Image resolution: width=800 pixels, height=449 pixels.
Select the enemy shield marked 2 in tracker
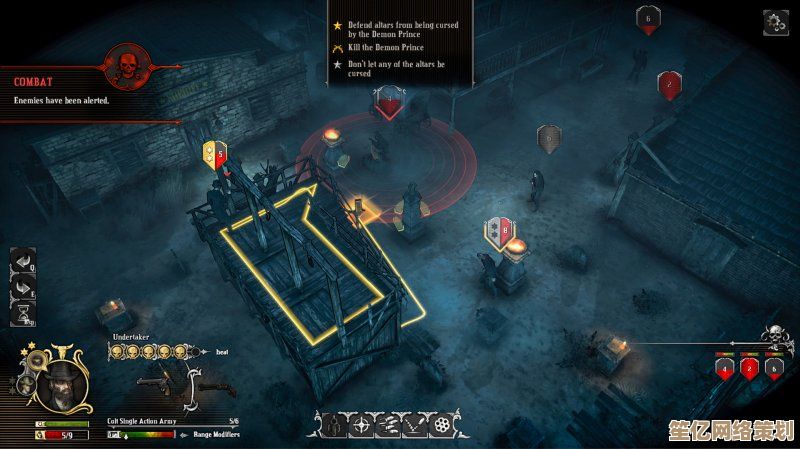point(749,368)
